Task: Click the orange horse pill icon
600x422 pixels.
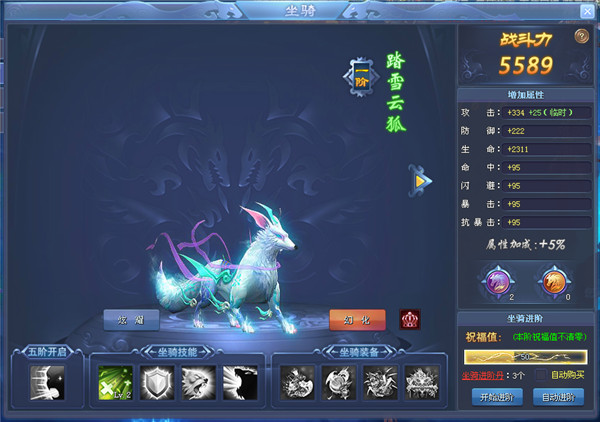Action: (x=553, y=279)
